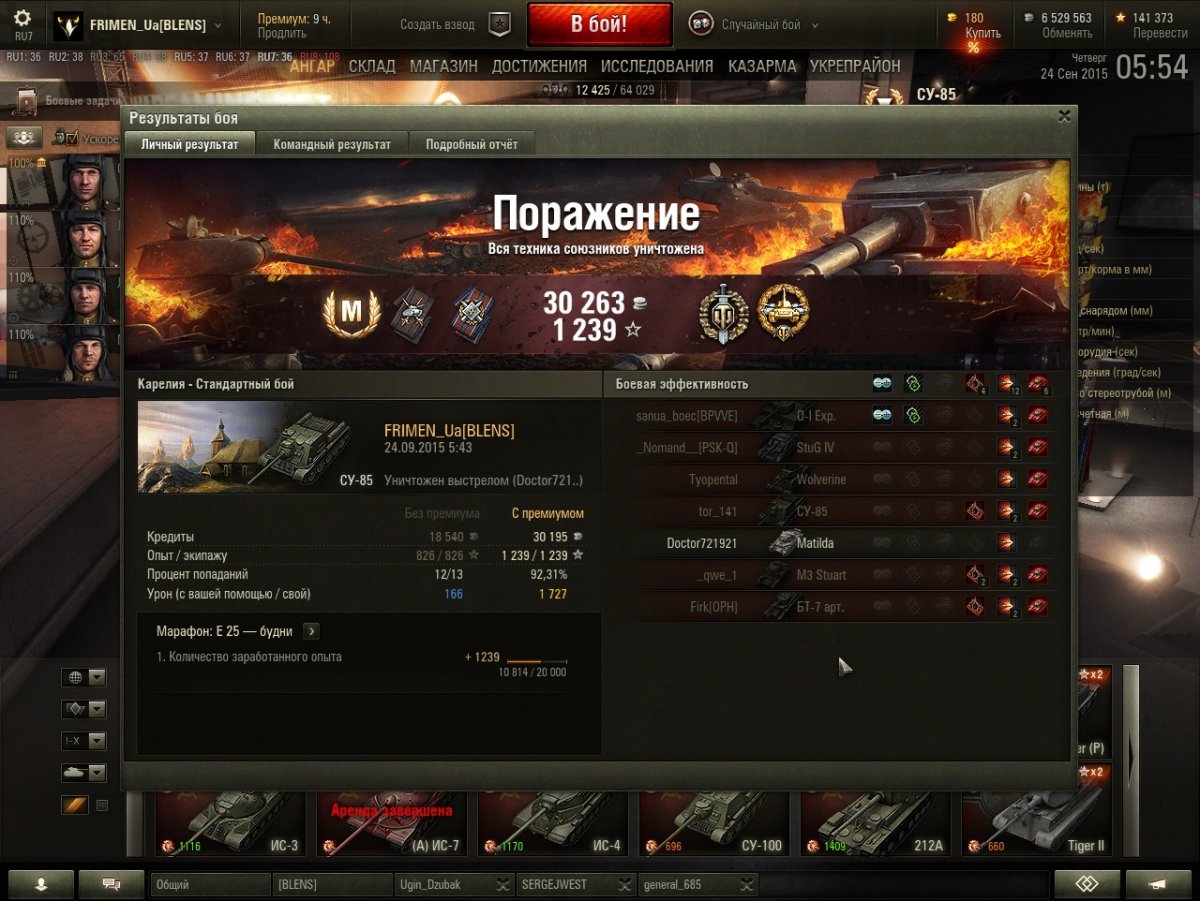Extend premium via Продлить link
Viewport: 1200px width, 901px height.
(x=281, y=33)
